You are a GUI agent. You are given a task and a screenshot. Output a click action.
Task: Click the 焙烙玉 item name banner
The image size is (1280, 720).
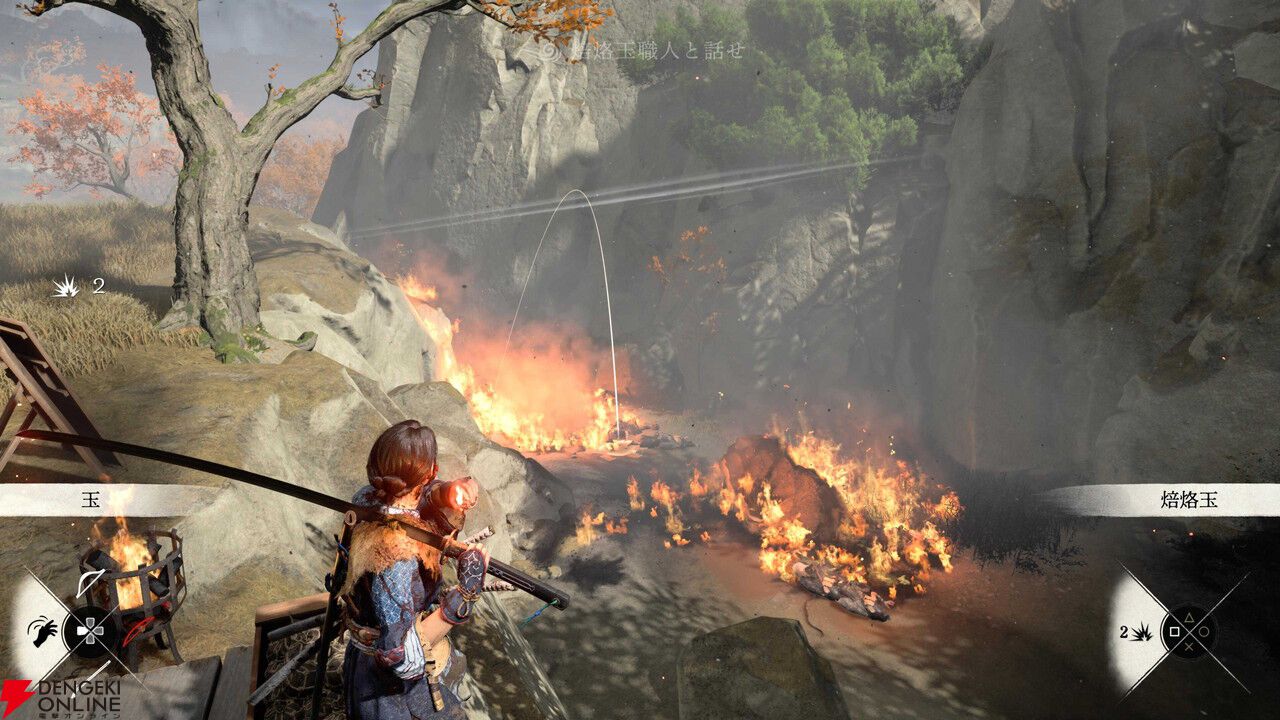coord(1188,500)
